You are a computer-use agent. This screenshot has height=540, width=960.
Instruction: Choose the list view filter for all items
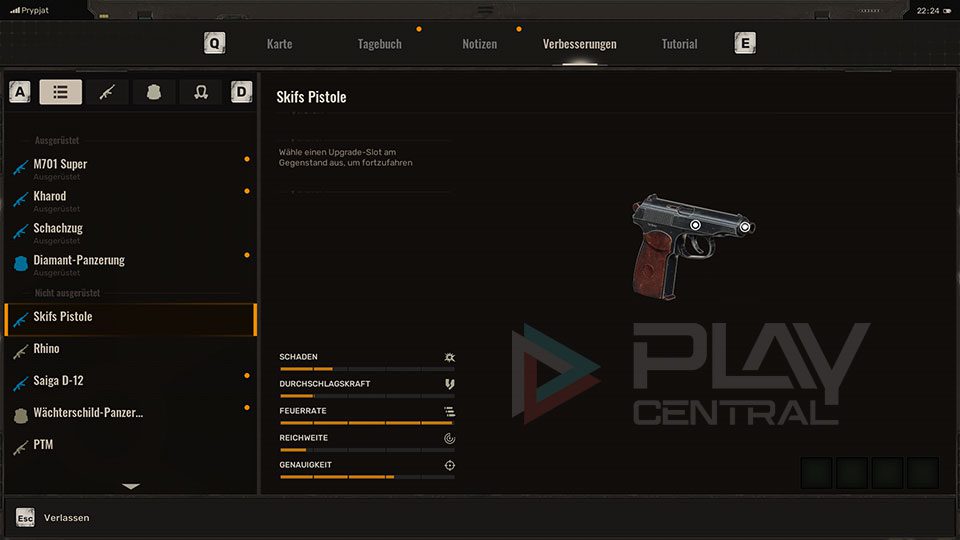61,92
